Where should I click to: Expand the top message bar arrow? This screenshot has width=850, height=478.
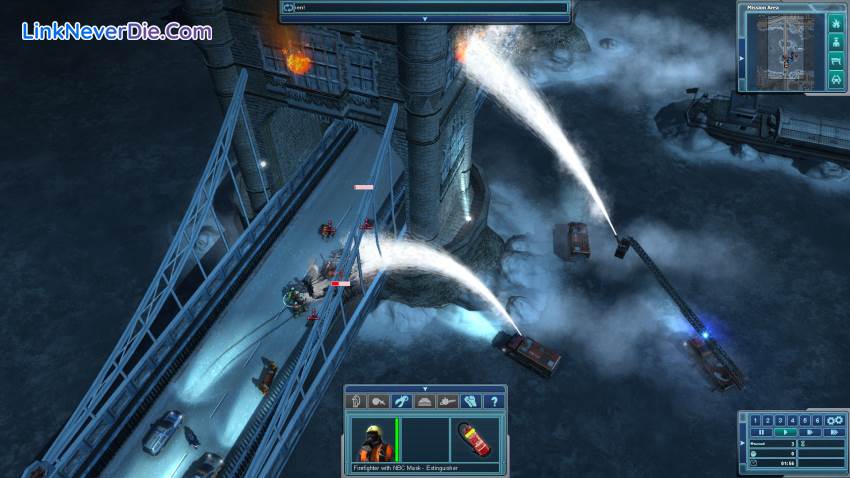coord(425,18)
